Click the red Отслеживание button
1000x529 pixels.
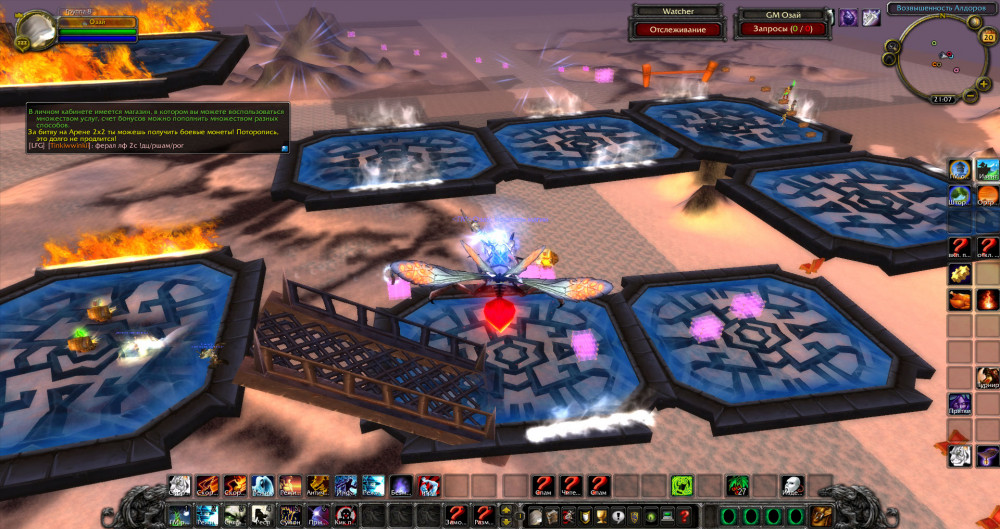click(x=678, y=29)
